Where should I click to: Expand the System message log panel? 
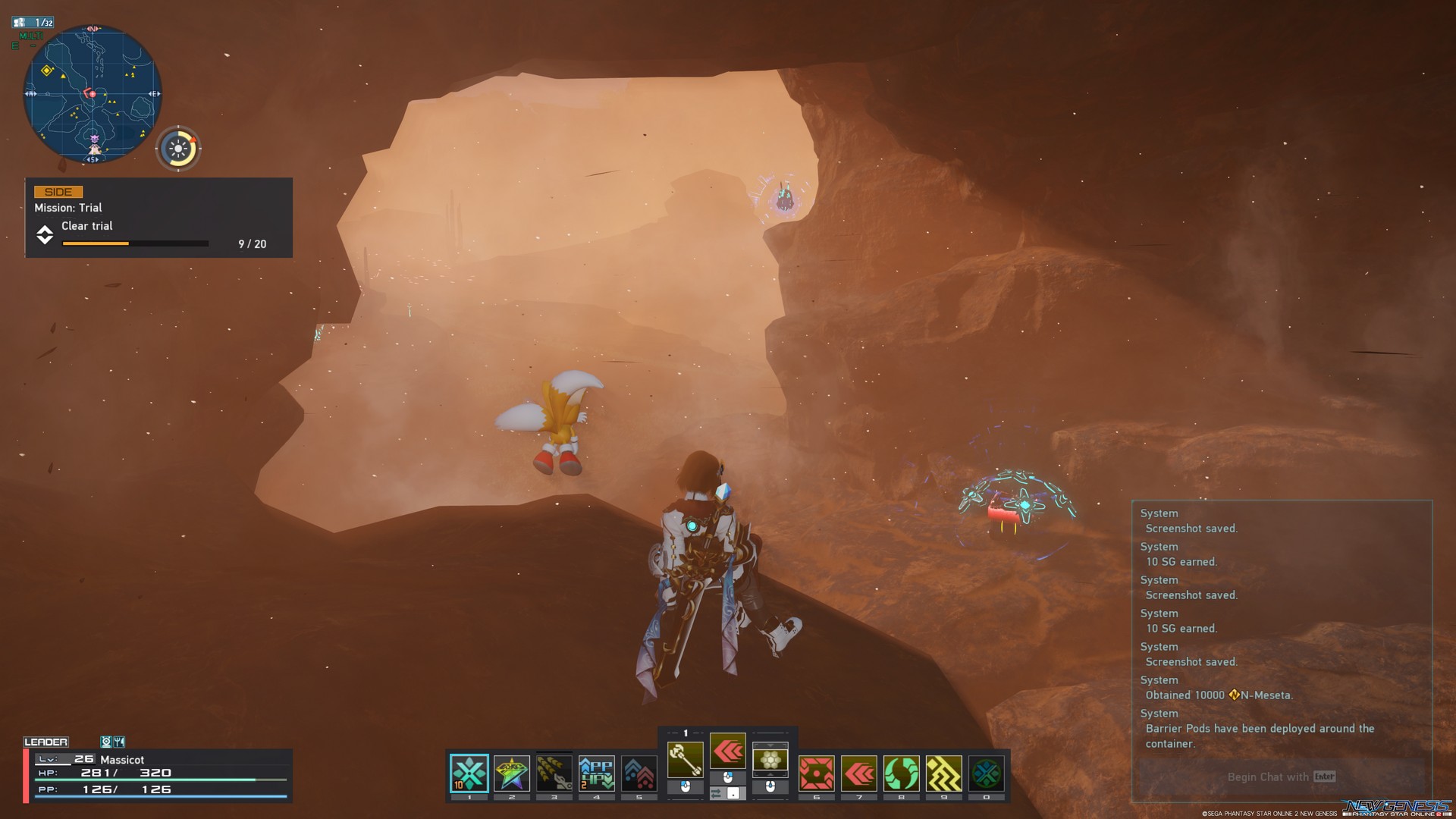point(1159,513)
